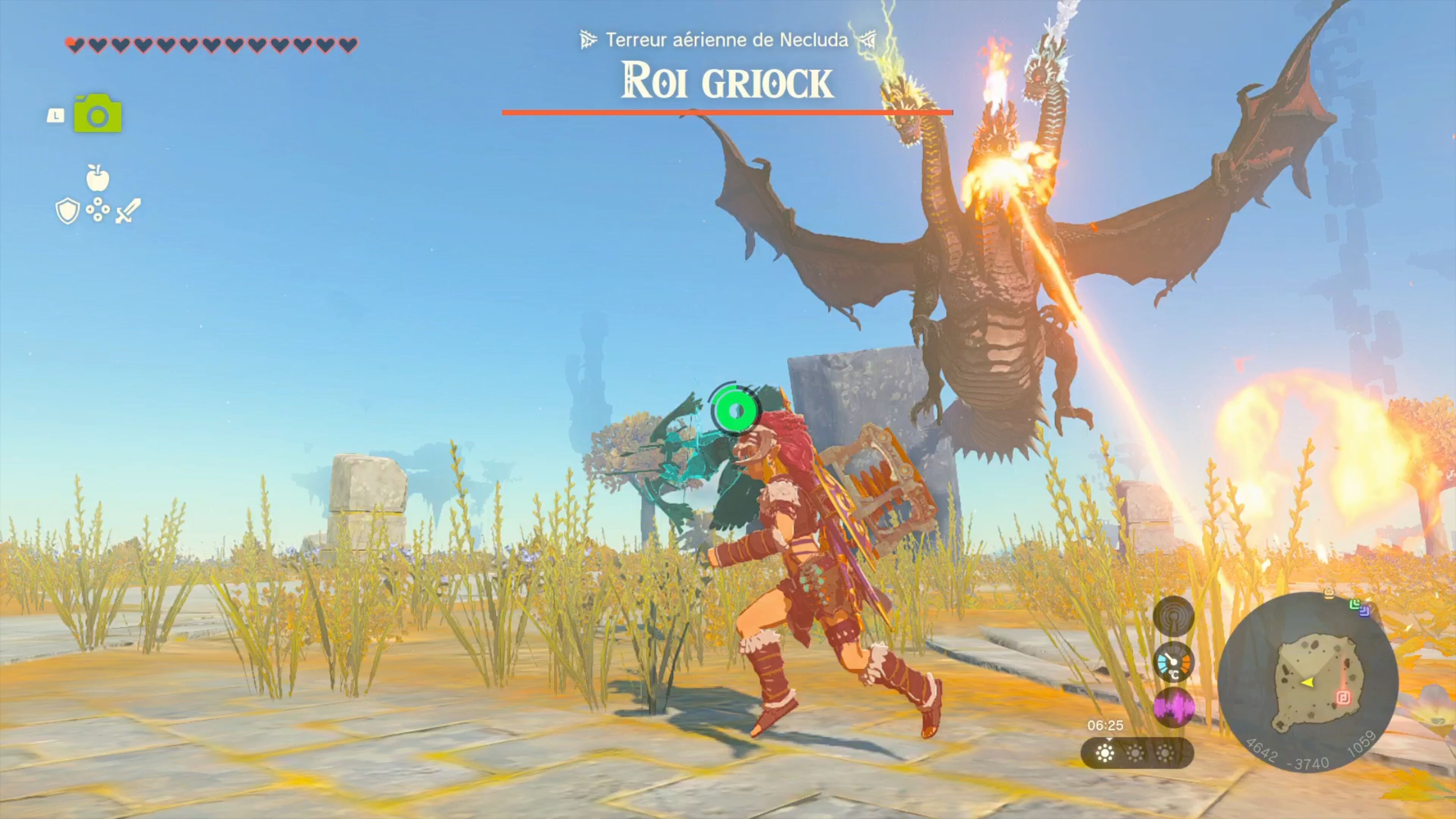
Task: Select the yellow player arrow on the minimap
Action: click(1306, 683)
